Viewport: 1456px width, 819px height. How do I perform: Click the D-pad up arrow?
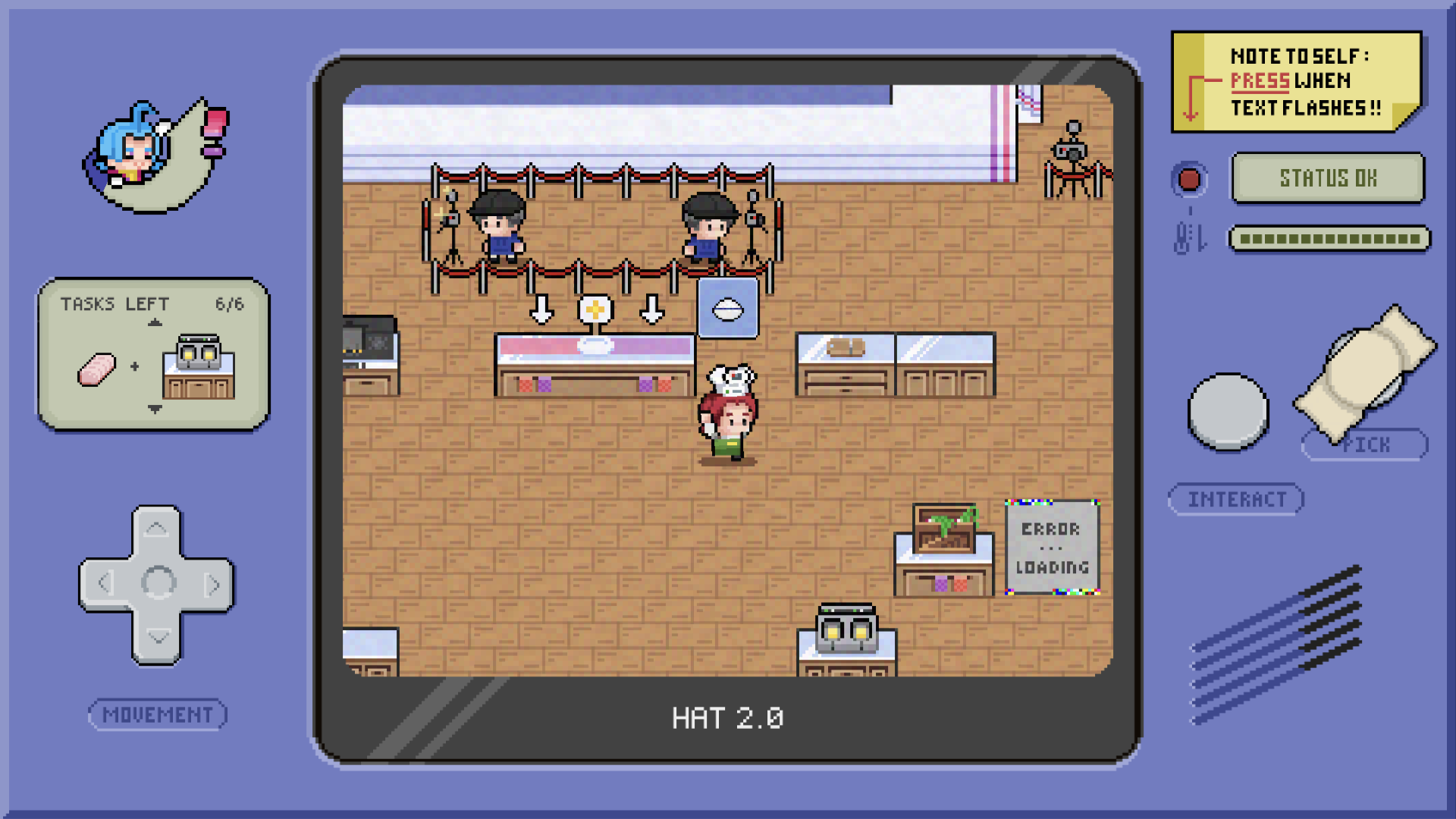[156, 529]
